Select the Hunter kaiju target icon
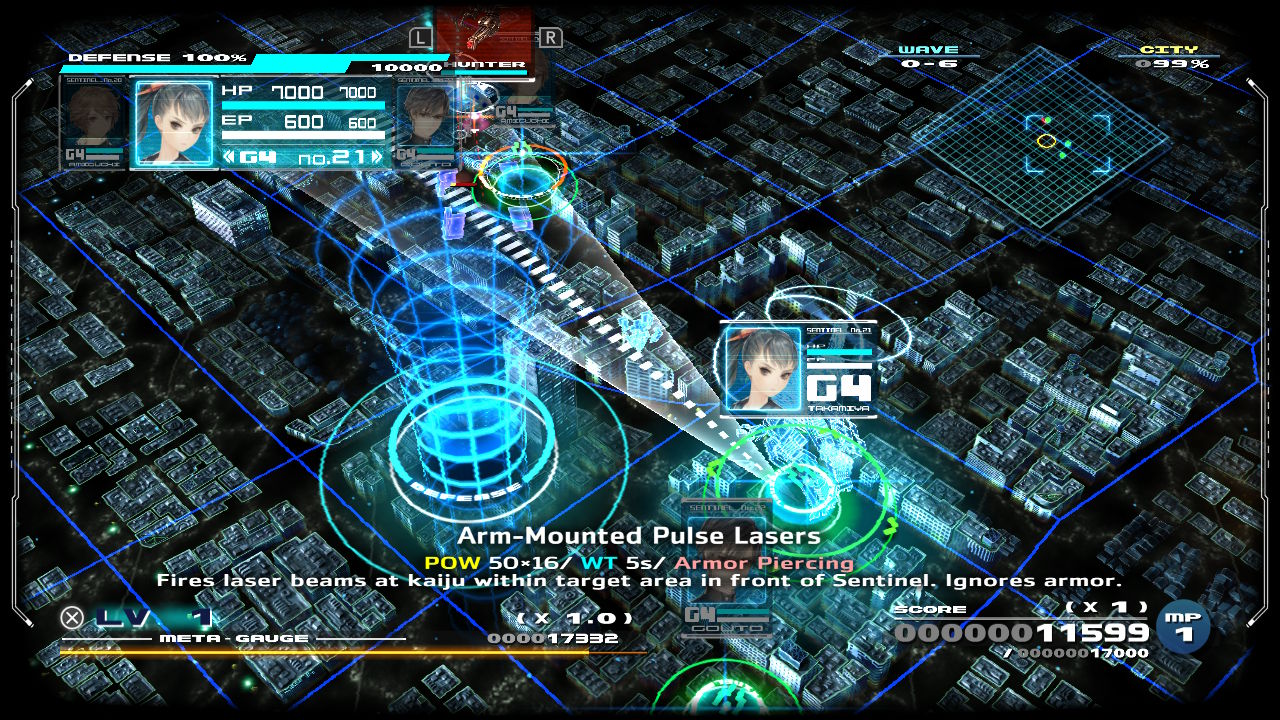 [x=484, y=36]
